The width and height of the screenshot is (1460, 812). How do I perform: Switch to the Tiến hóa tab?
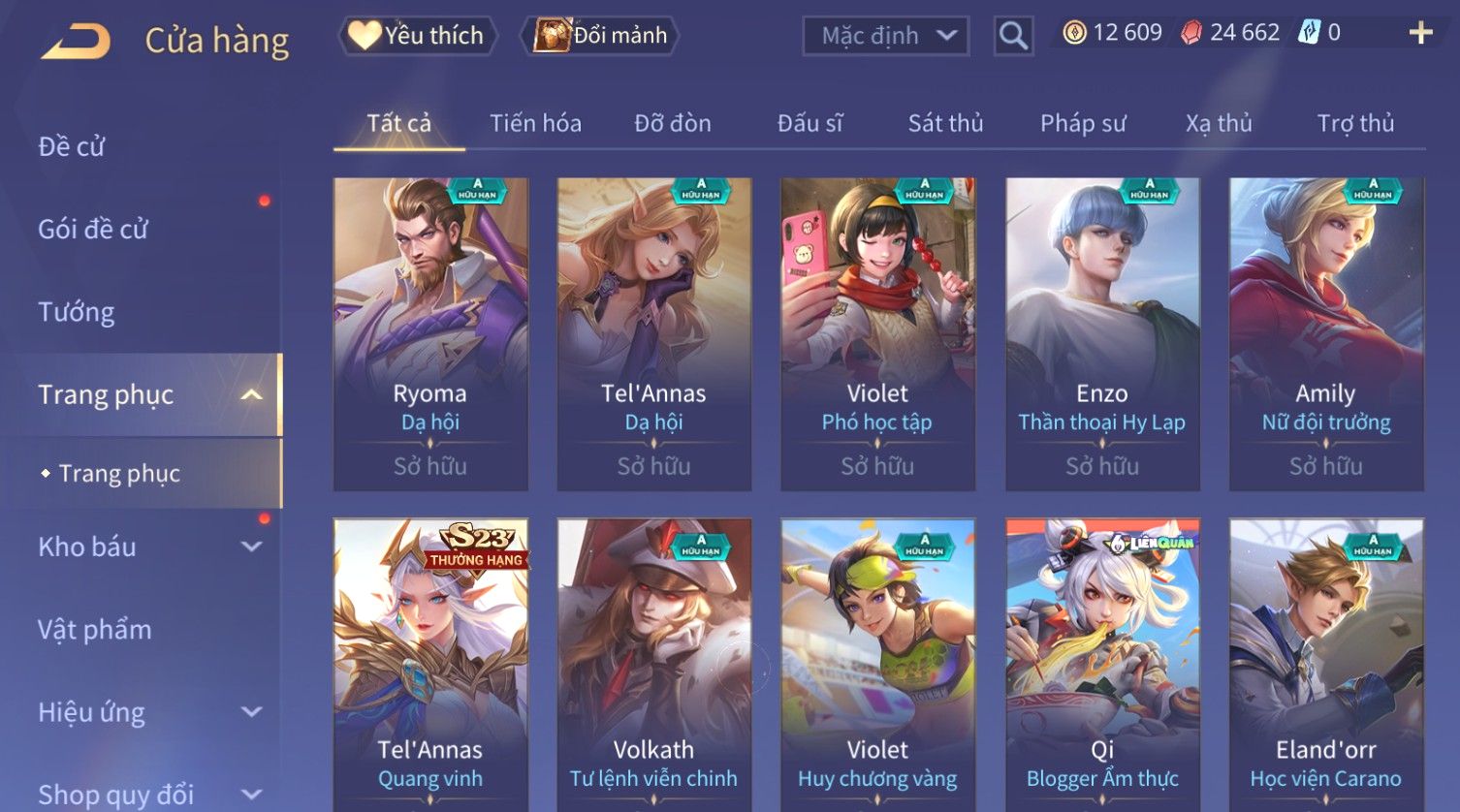tap(535, 123)
